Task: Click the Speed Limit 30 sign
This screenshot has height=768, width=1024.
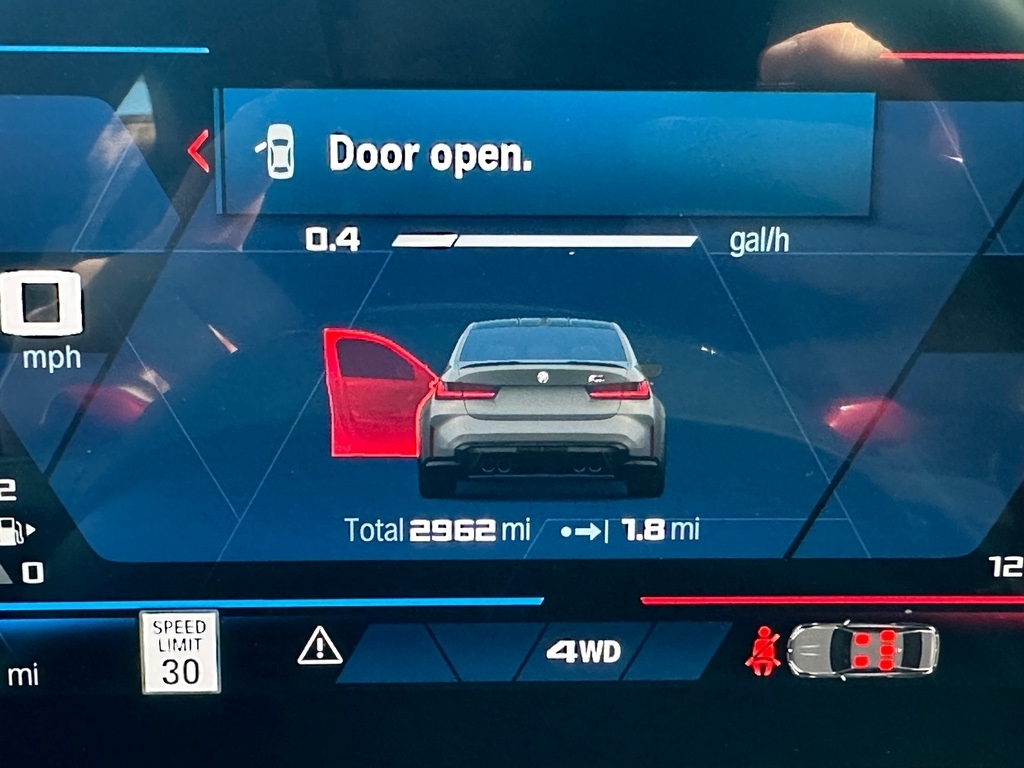Action: (x=180, y=652)
